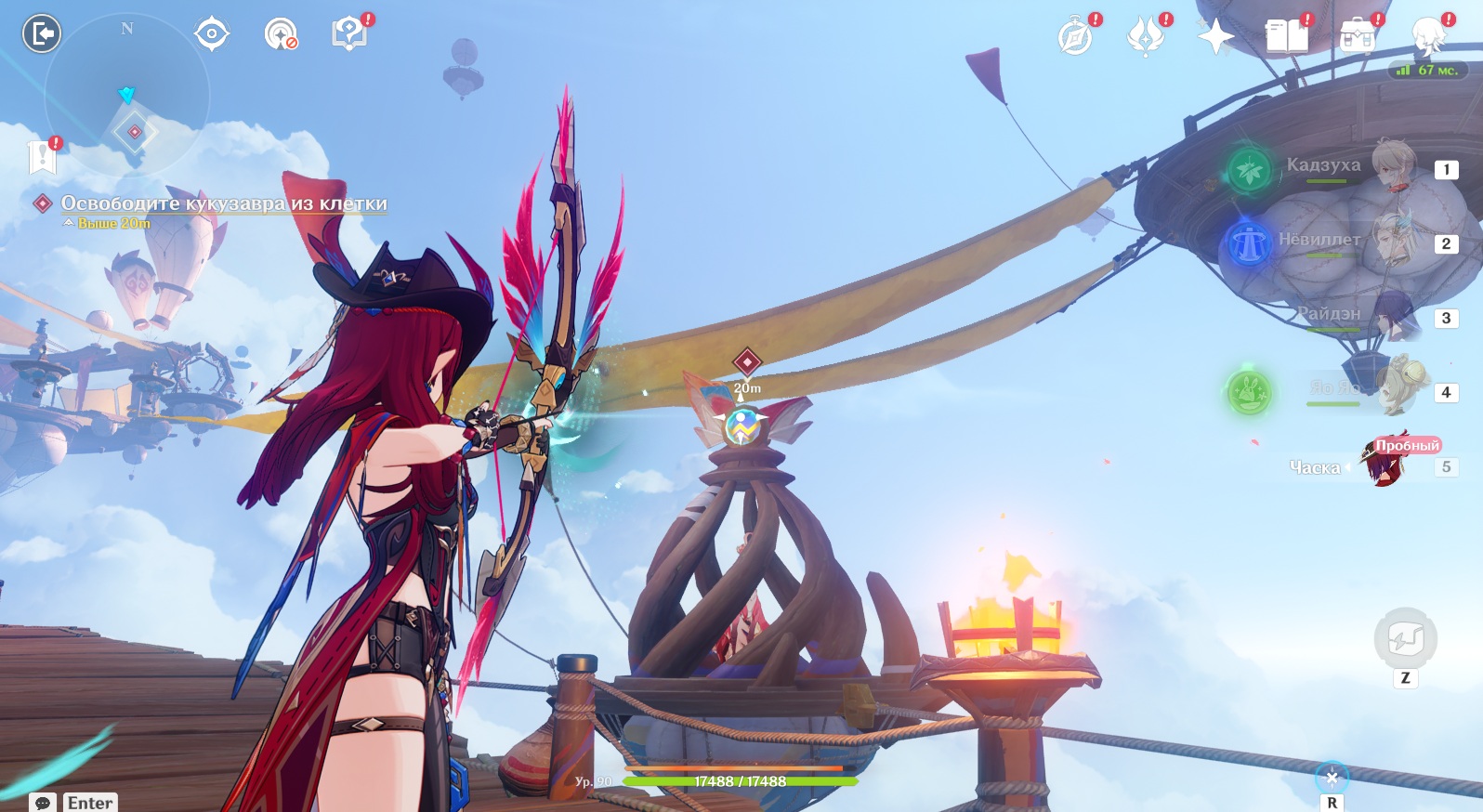Open the compass adventure icon

1075,38
